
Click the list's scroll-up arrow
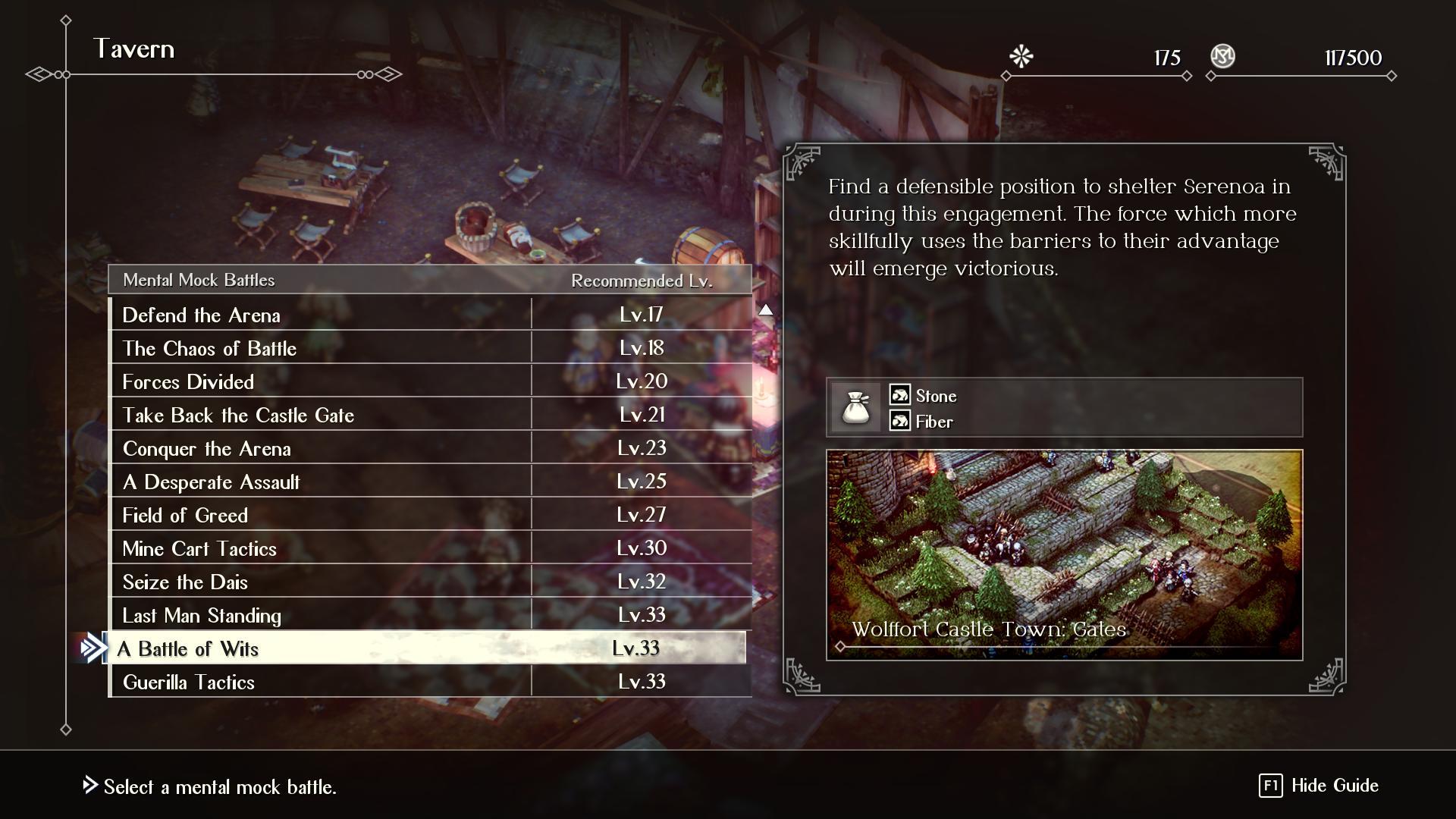click(x=766, y=309)
